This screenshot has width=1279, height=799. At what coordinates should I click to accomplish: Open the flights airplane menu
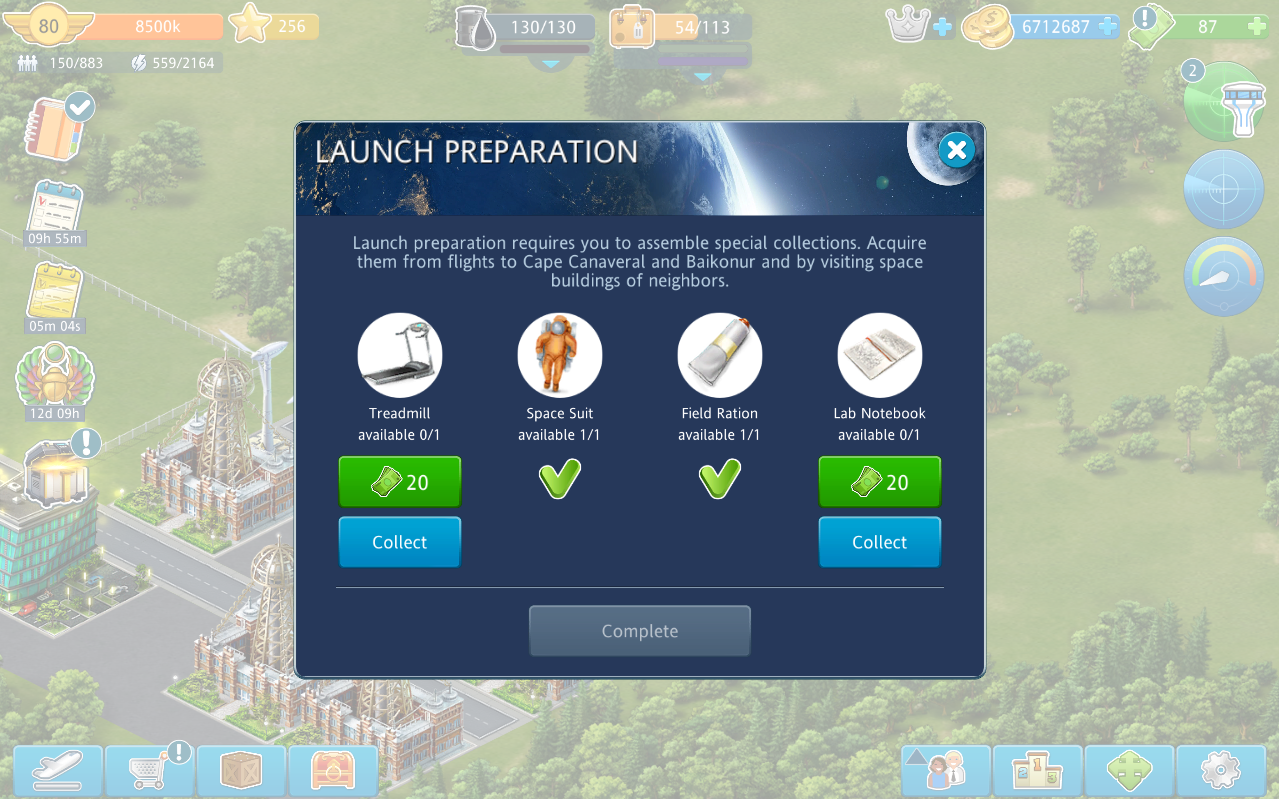[58, 770]
